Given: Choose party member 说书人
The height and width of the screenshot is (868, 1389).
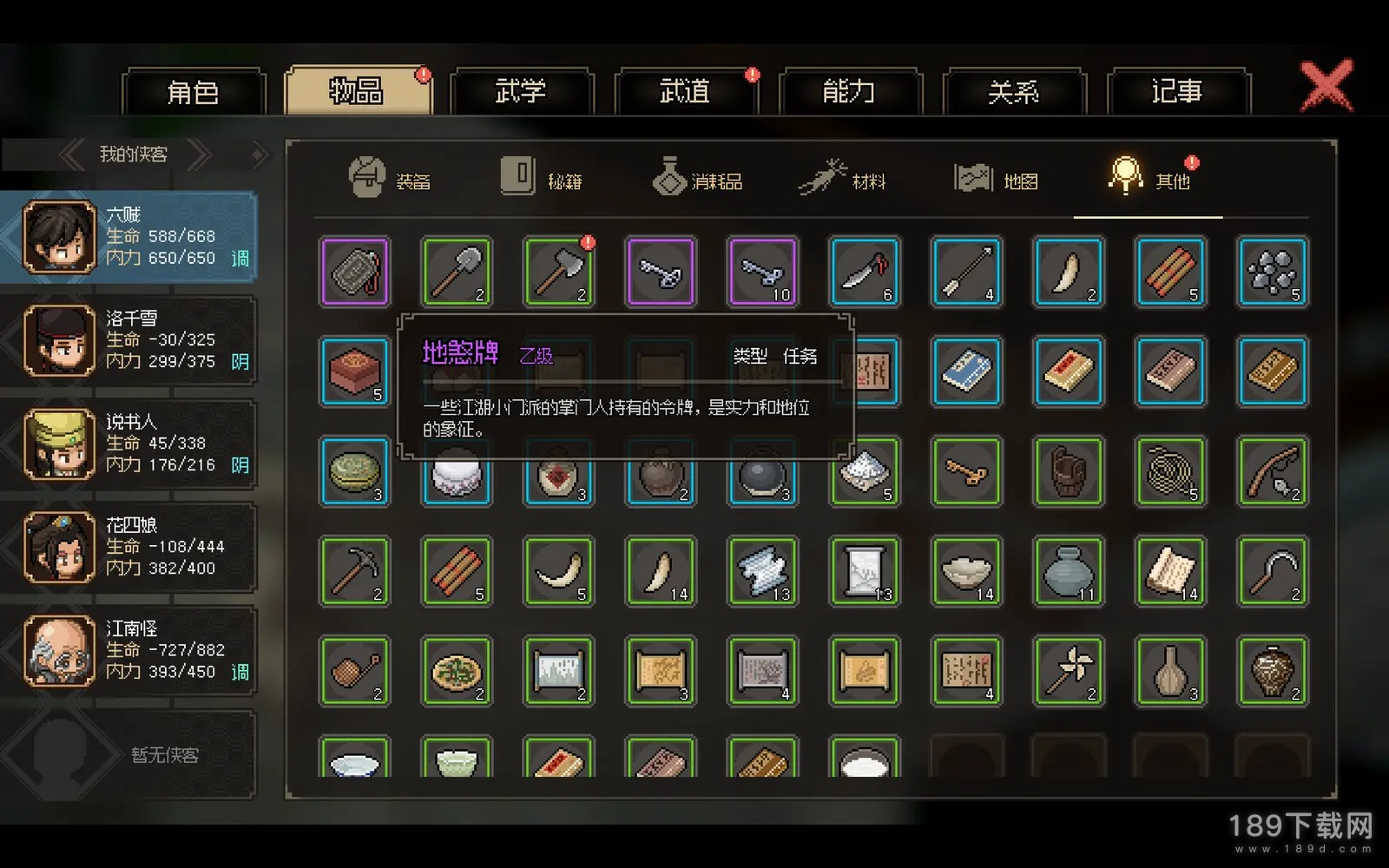Looking at the screenshot, I should [x=130, y=444].
